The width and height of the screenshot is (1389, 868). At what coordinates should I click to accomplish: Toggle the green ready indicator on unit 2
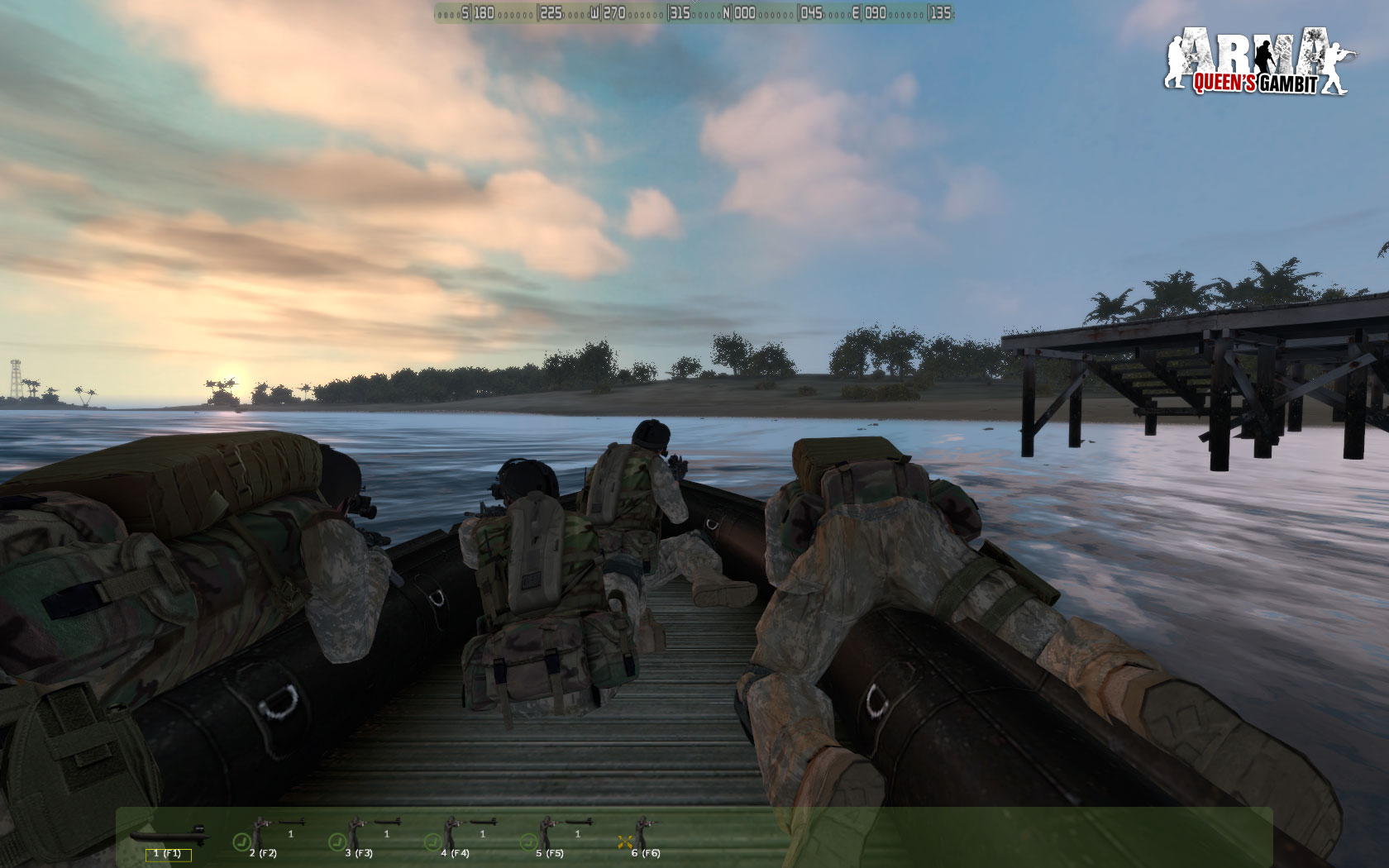(243, 841)
